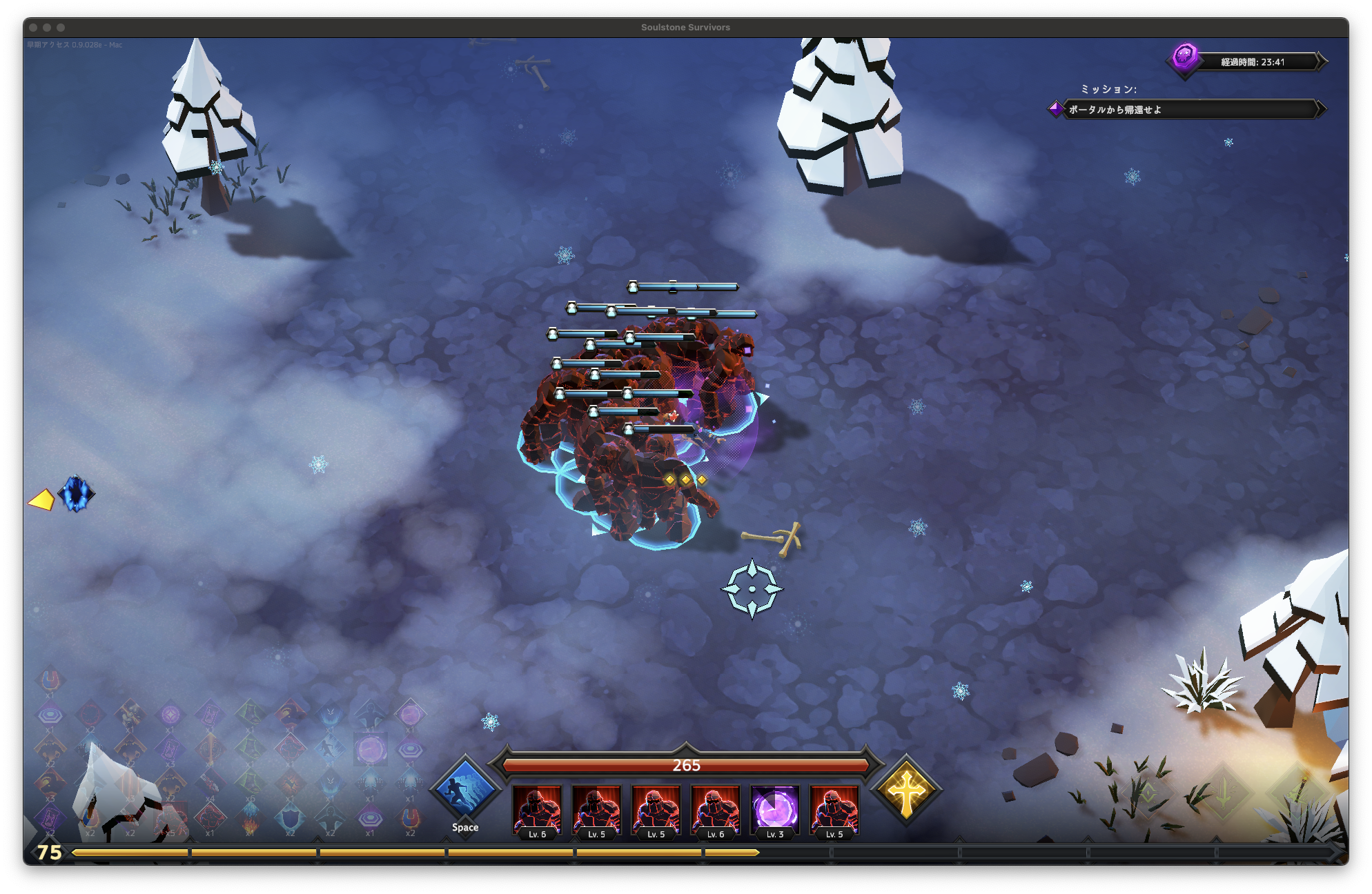Click the blue portal direction indicator
1372x894 pixels.
76,494
